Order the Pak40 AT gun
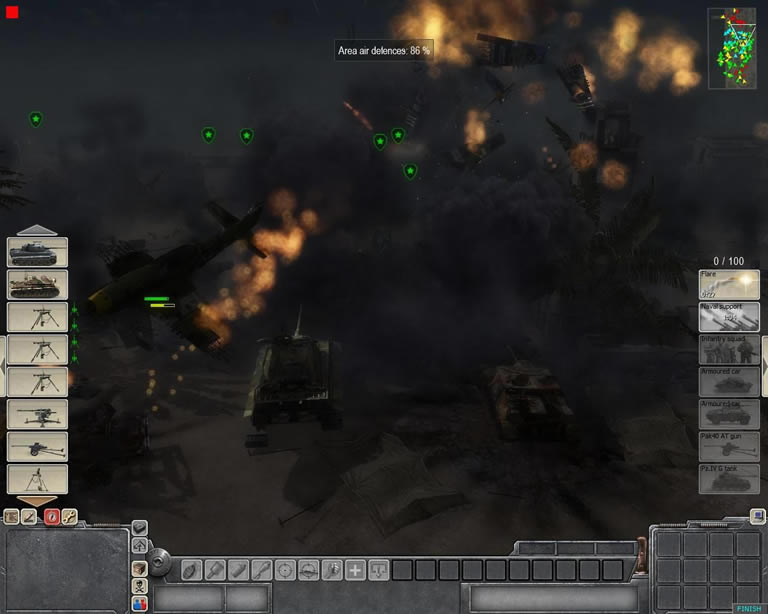 coord(729,446)
